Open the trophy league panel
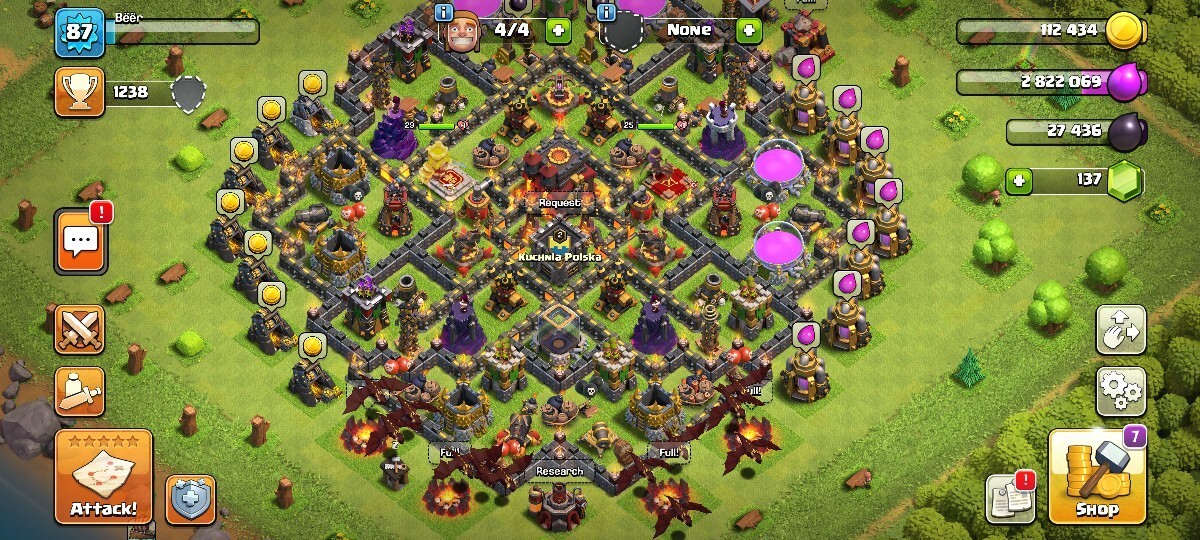This screenshot has width=1200, height=540. (80, 92)
